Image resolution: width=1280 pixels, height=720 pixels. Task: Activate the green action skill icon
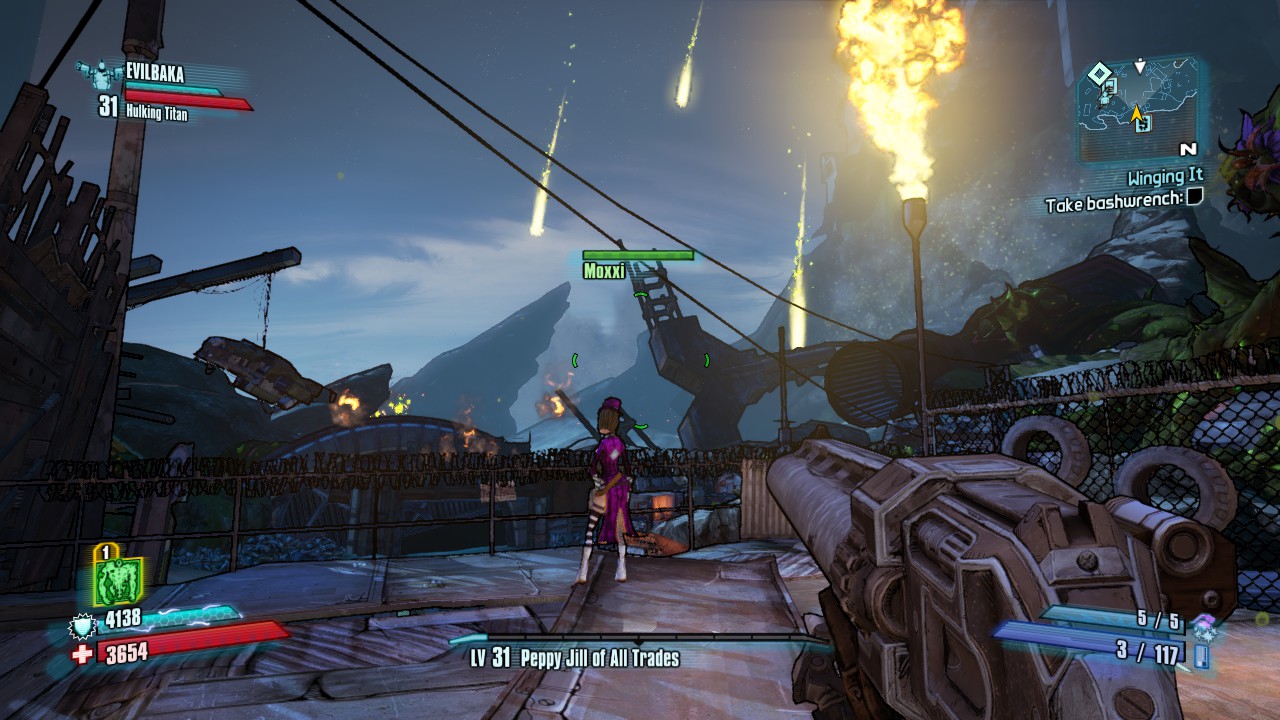pyautogui.click(x=117, y=581)
